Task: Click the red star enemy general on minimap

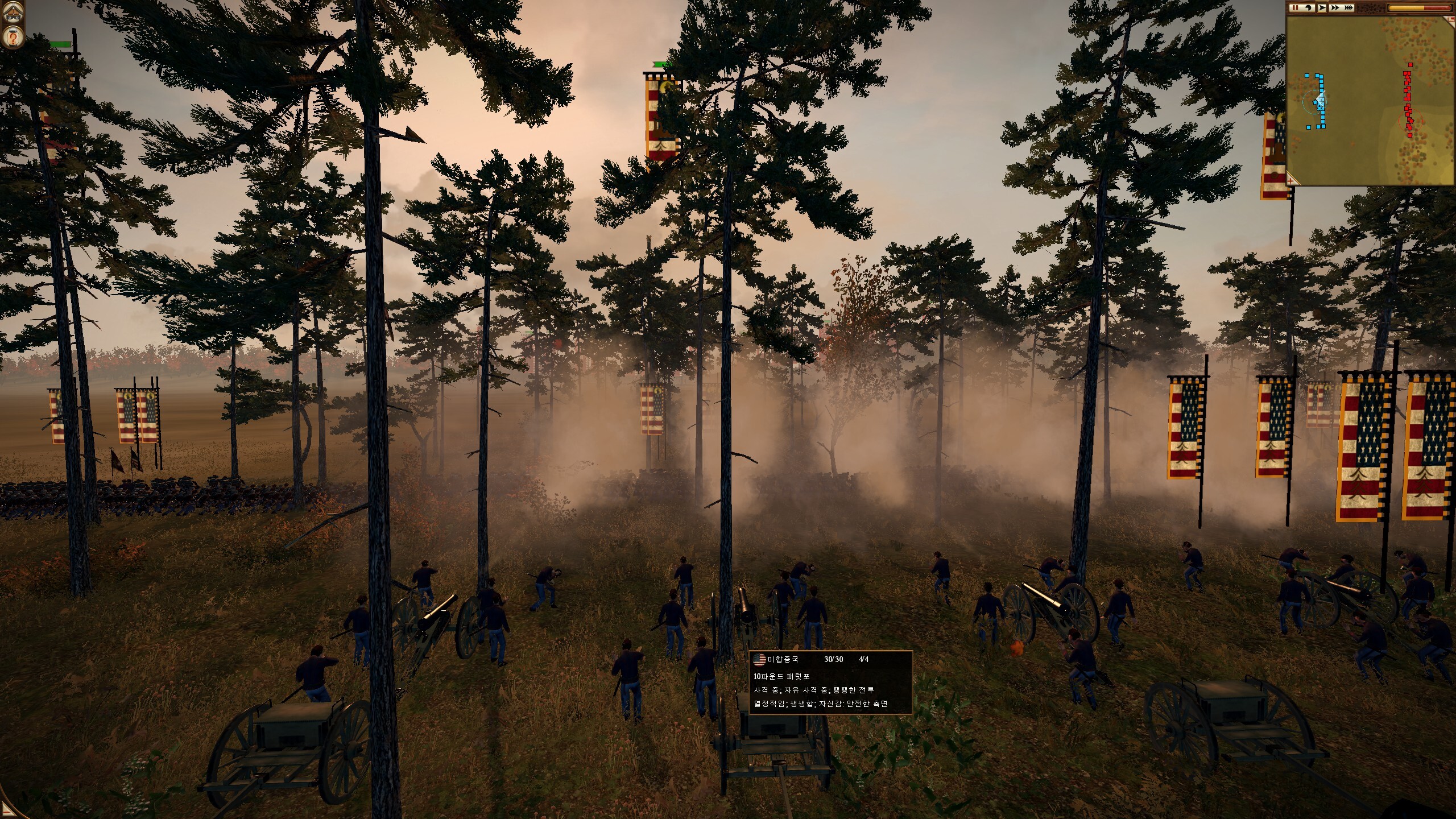Action: [x=1410, y=120]
